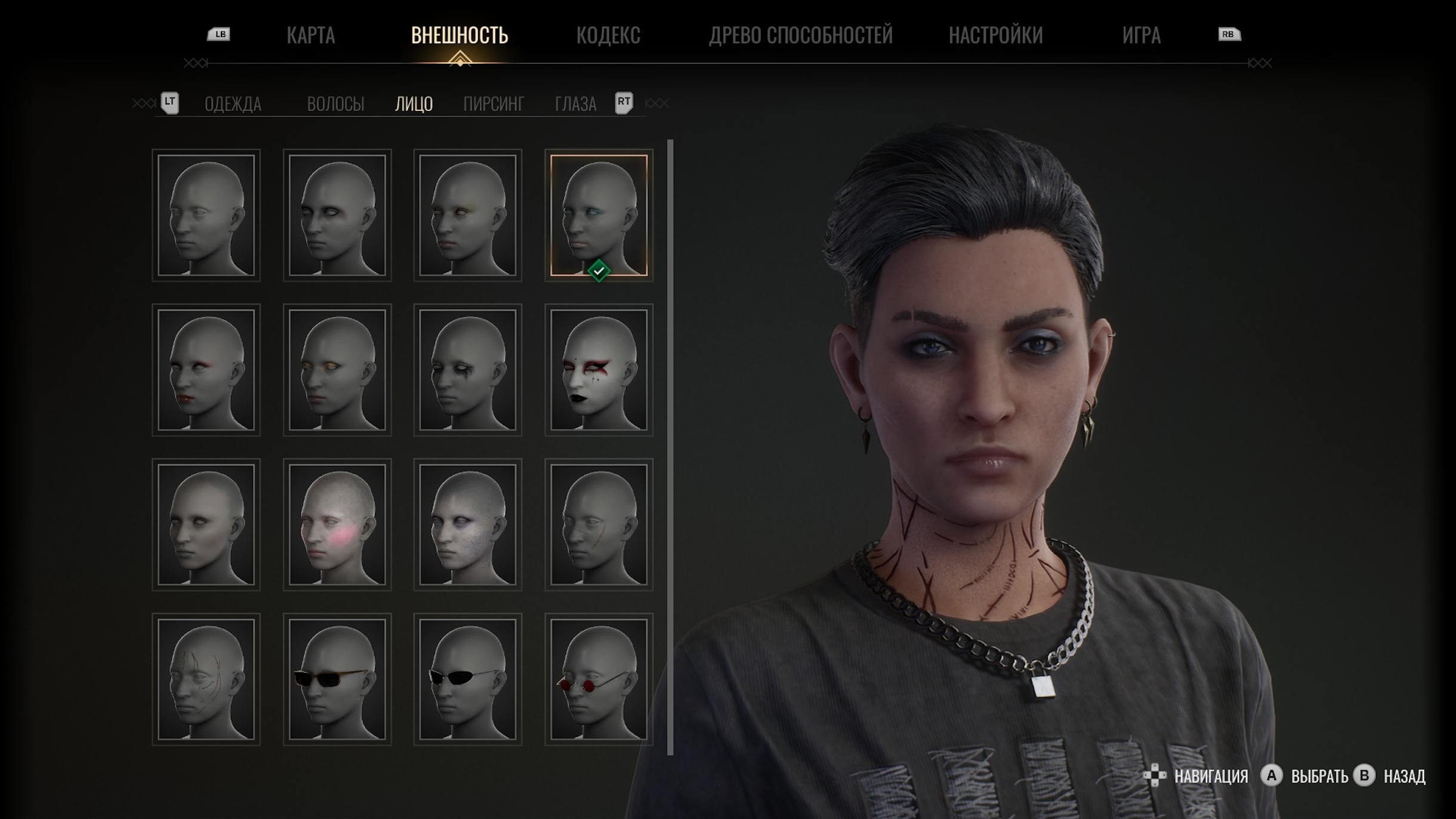Select the currently equipped checkmarked face
The width and height of the screenshot is (1456, 819).
tap(599, 215)
